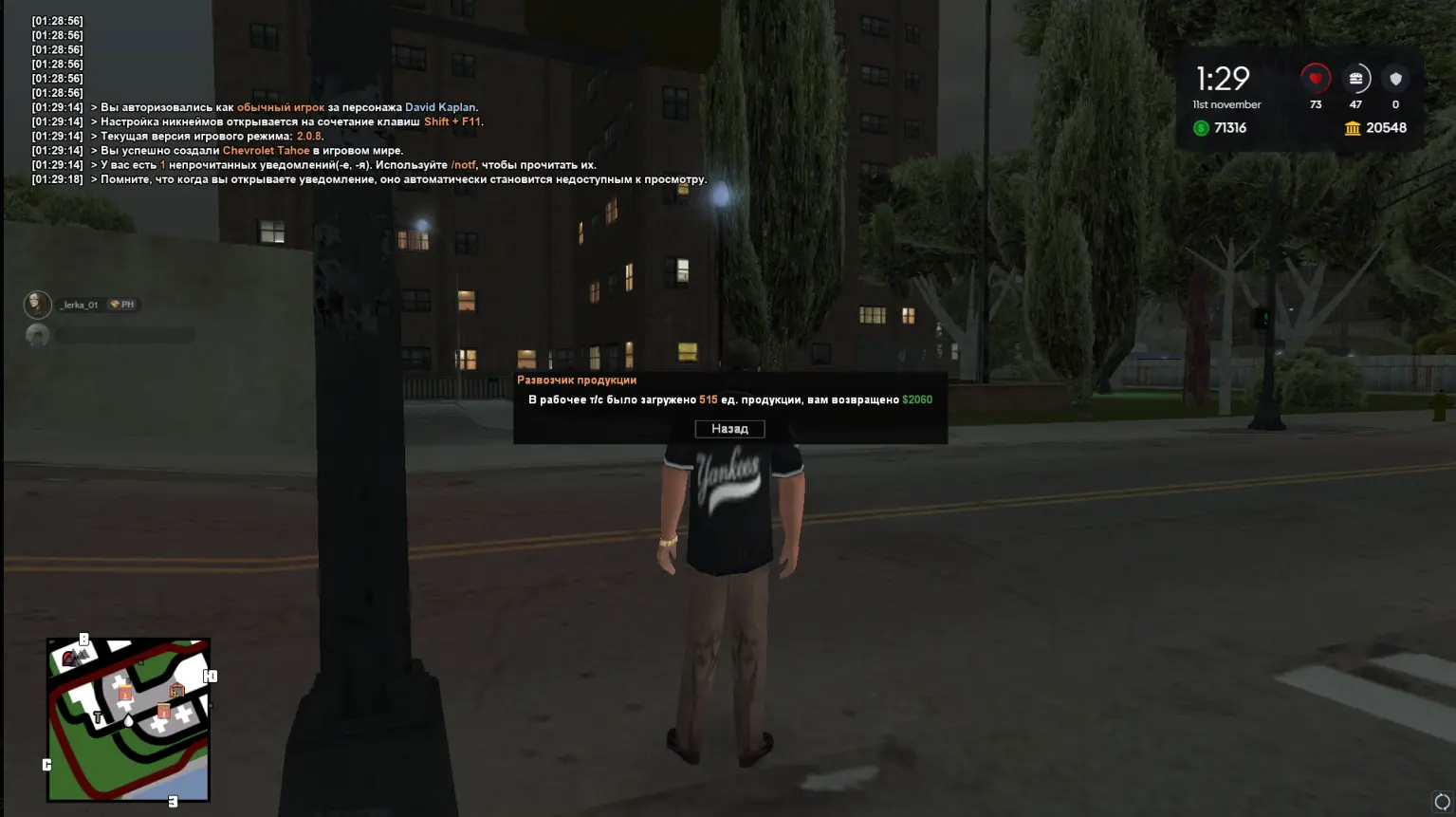
Task: Click the gray shield armor icon
Action: click(x=1394, y=79)
